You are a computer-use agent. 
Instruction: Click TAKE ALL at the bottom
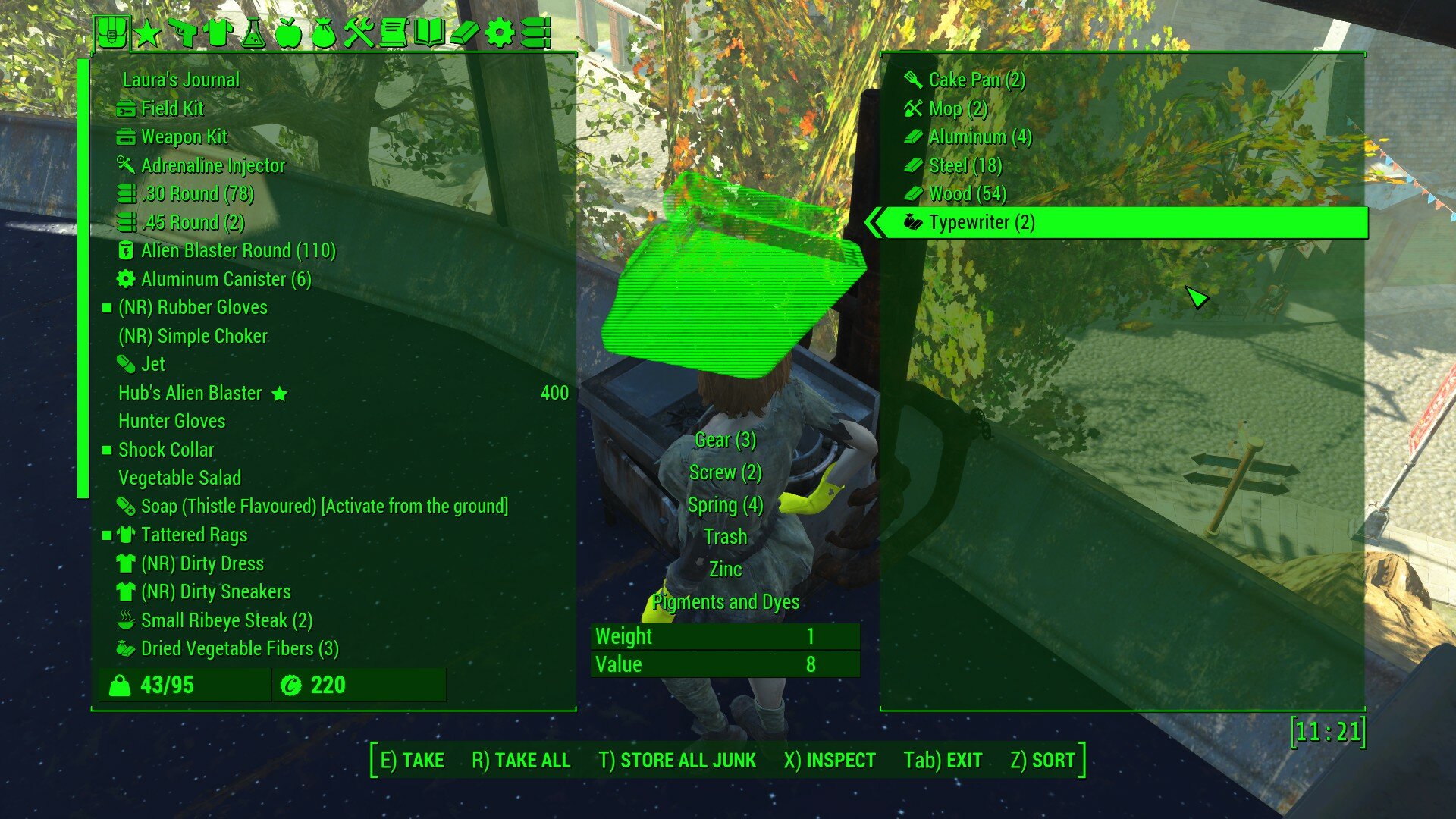(x=522, y=760)
